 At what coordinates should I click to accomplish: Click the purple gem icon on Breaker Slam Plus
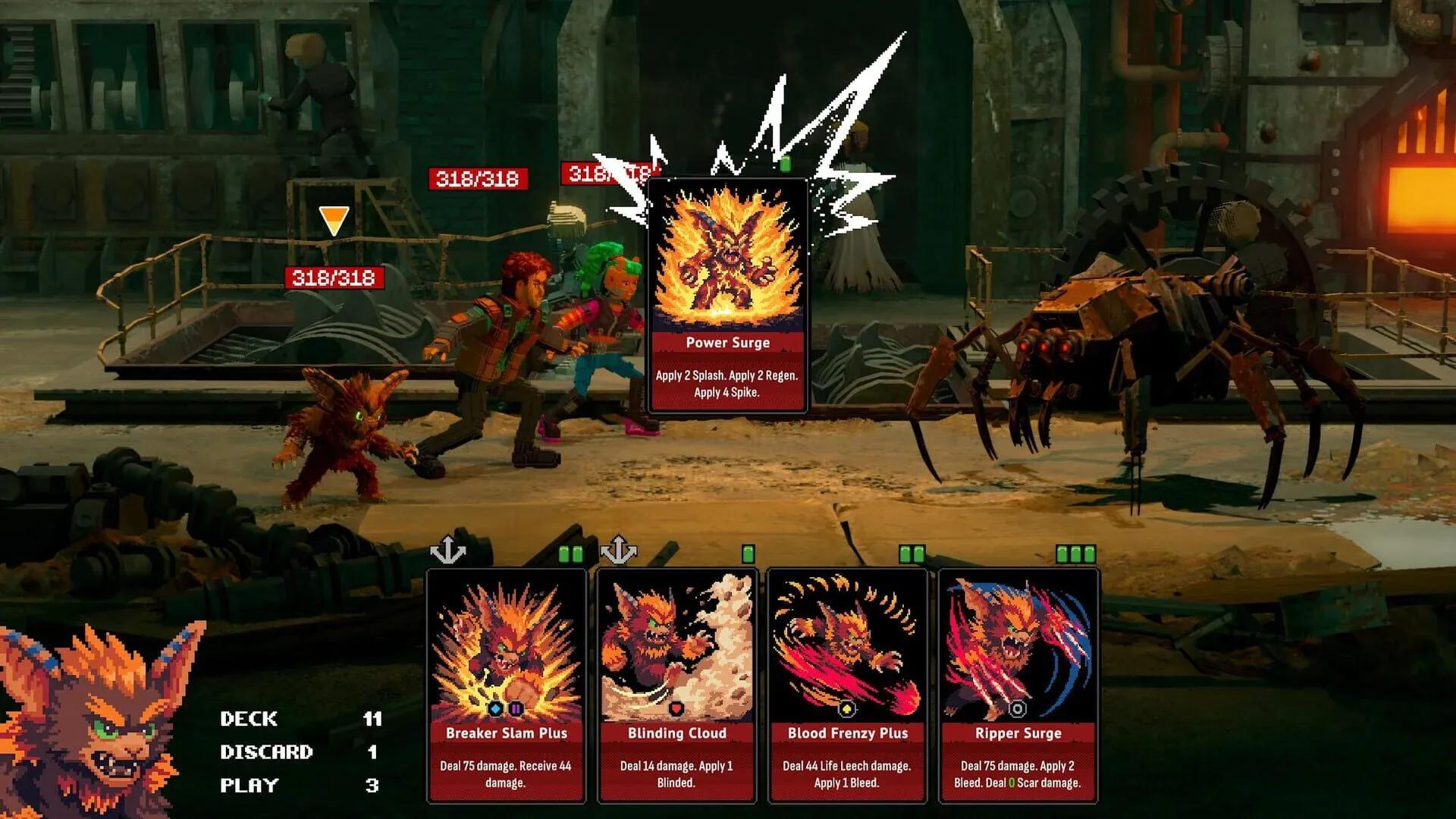coord(516,711)
